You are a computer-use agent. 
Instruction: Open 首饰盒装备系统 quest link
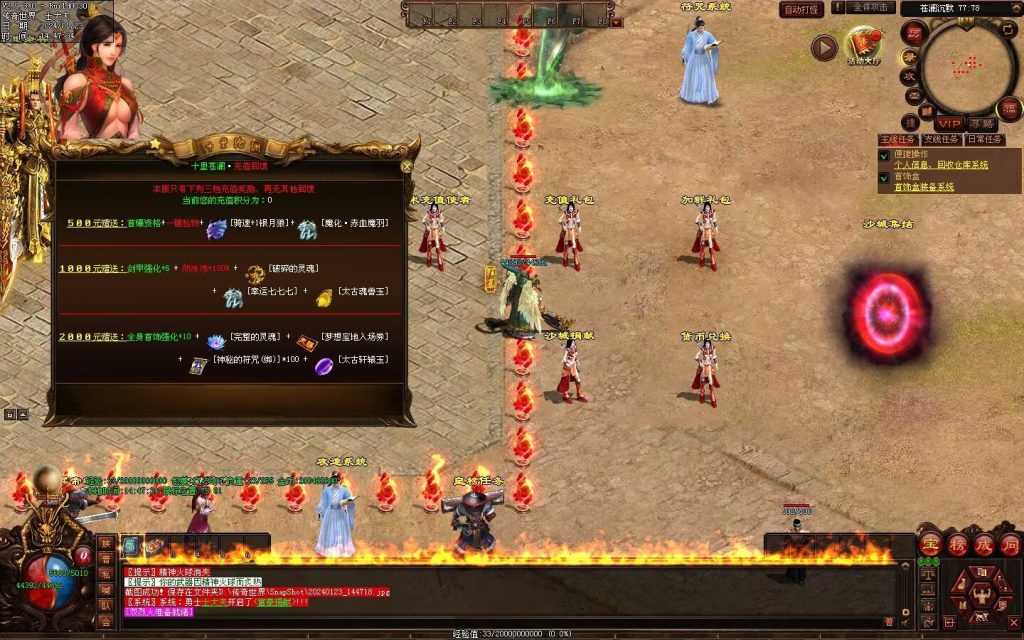point(923,187)
